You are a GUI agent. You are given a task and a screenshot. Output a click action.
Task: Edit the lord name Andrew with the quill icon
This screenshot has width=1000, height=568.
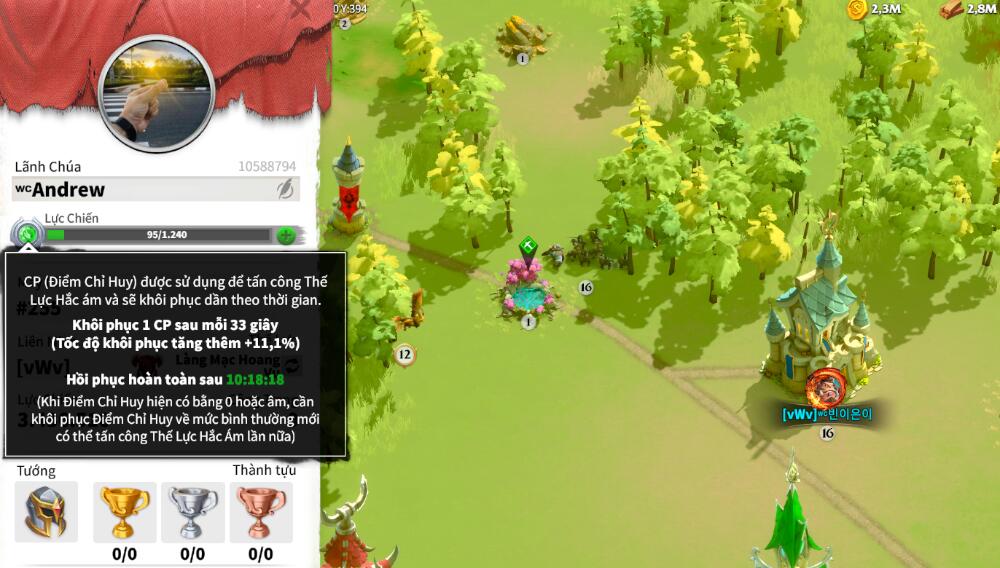(x=286, y=189)
